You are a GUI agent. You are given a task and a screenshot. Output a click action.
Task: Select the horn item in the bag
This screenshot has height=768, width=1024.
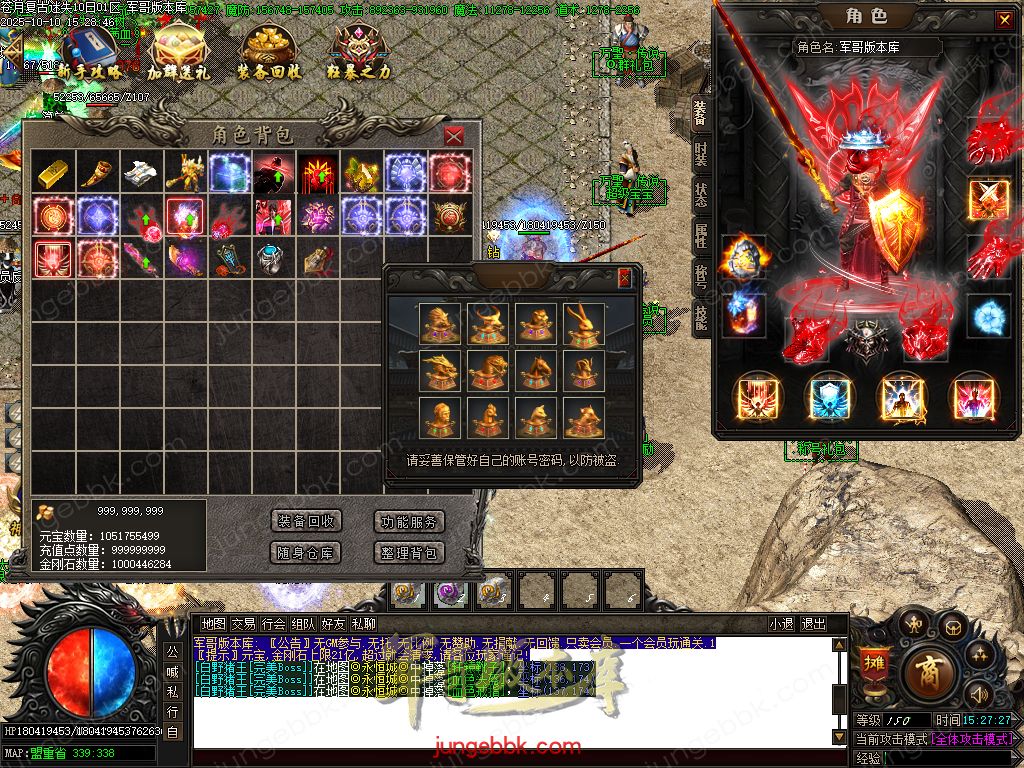point(97,172)
